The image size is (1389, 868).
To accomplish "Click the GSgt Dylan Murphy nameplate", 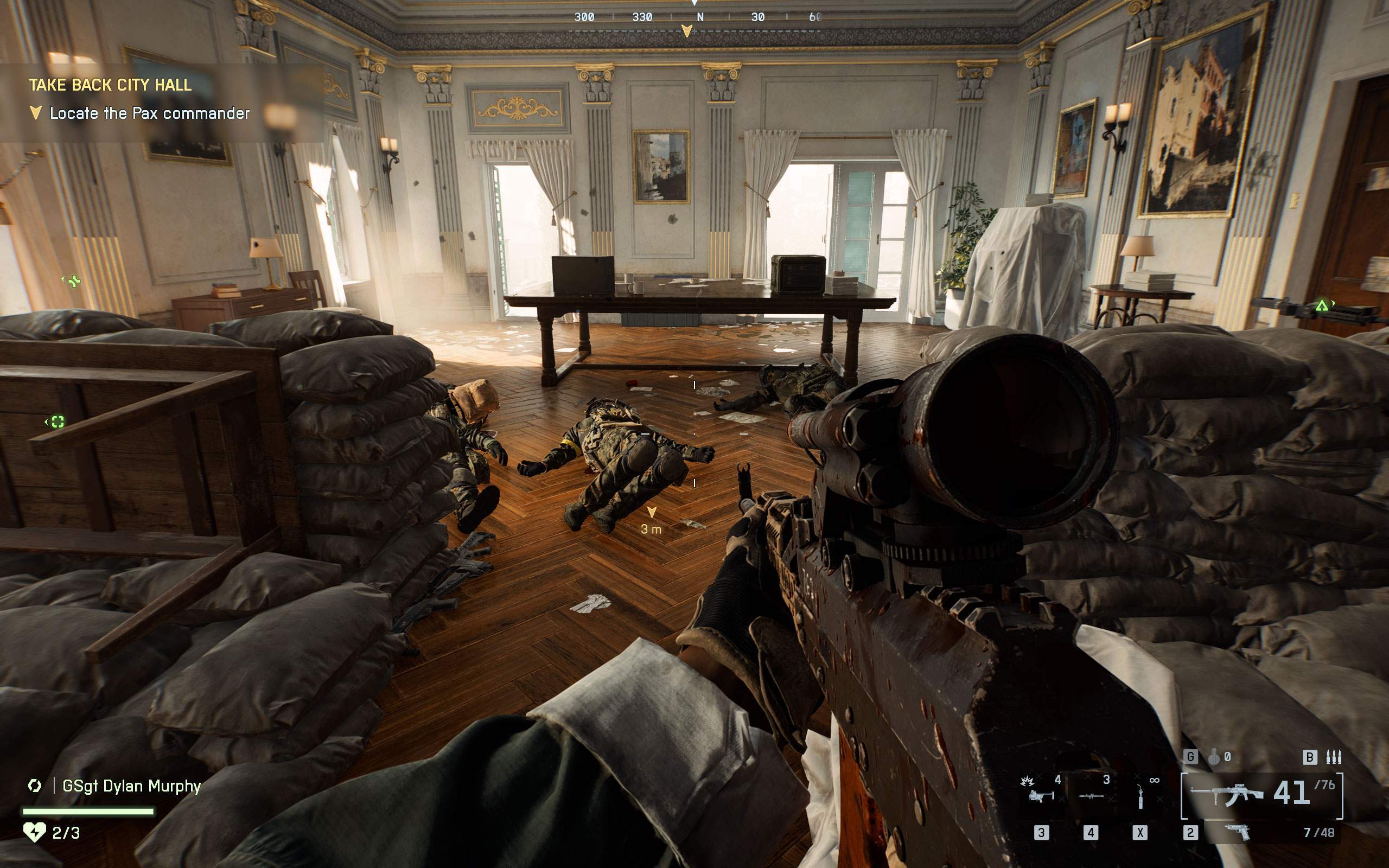I will [x=131, y=786].
